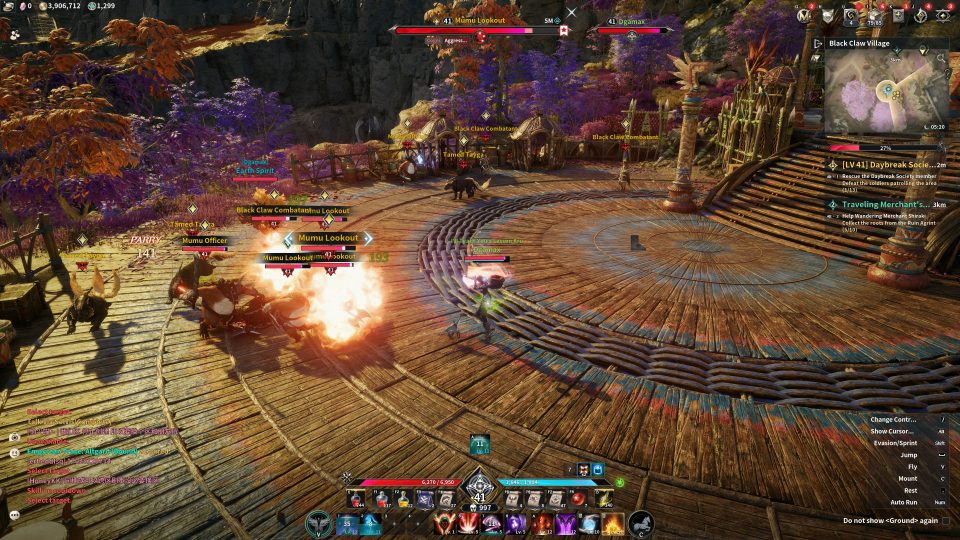Activate the blue swirling orb skill

(x=589, y=522)
